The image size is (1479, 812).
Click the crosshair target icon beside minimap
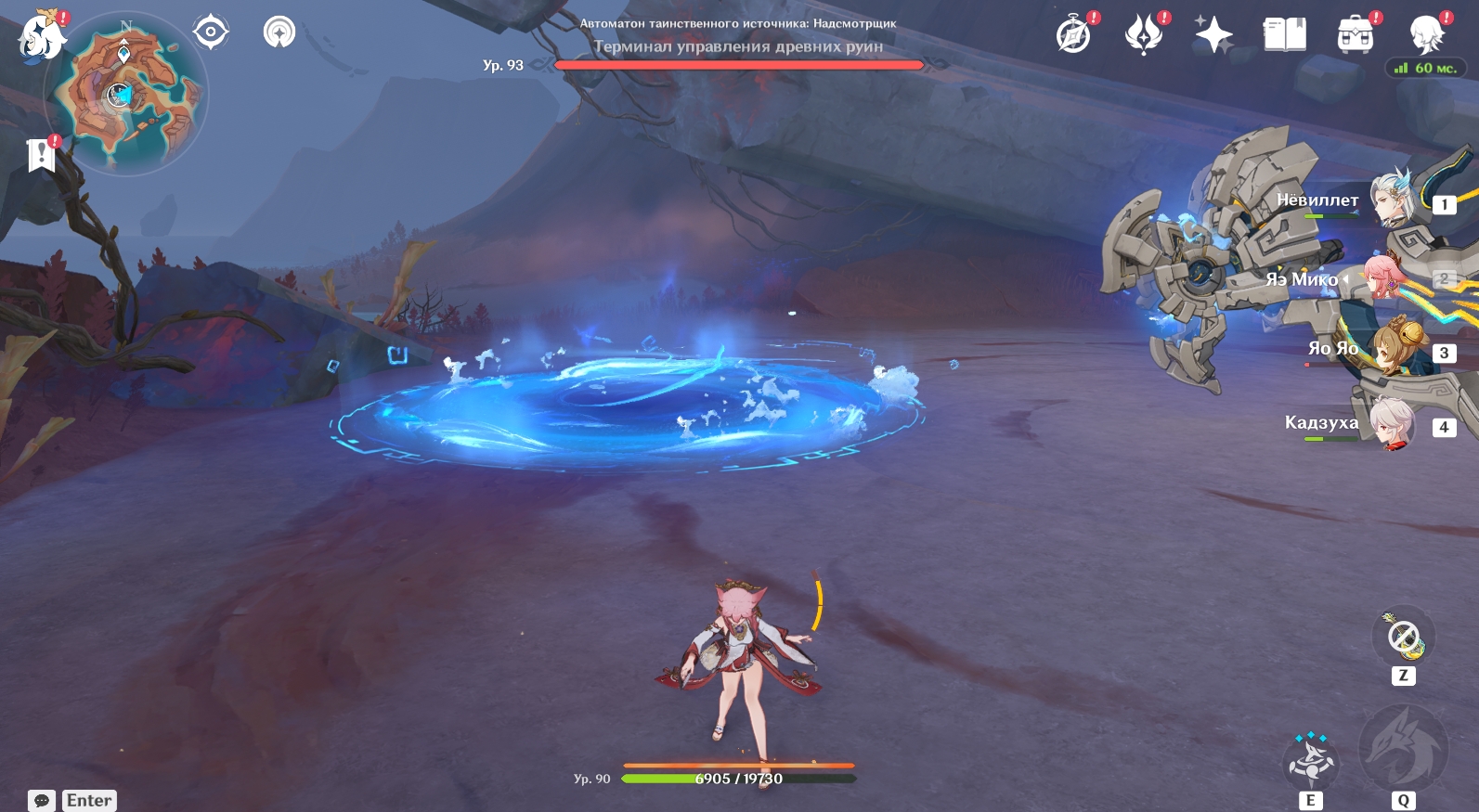211,32
